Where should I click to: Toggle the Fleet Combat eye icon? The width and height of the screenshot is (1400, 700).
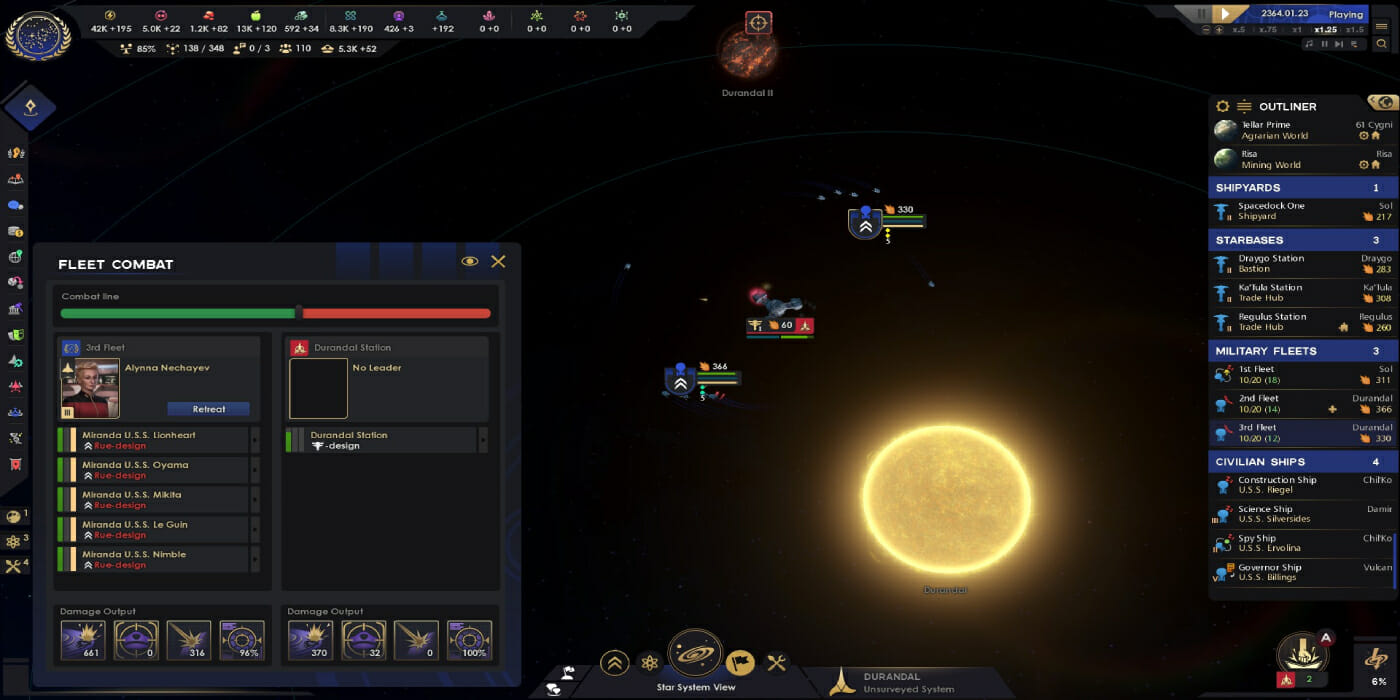coord(469,262)
